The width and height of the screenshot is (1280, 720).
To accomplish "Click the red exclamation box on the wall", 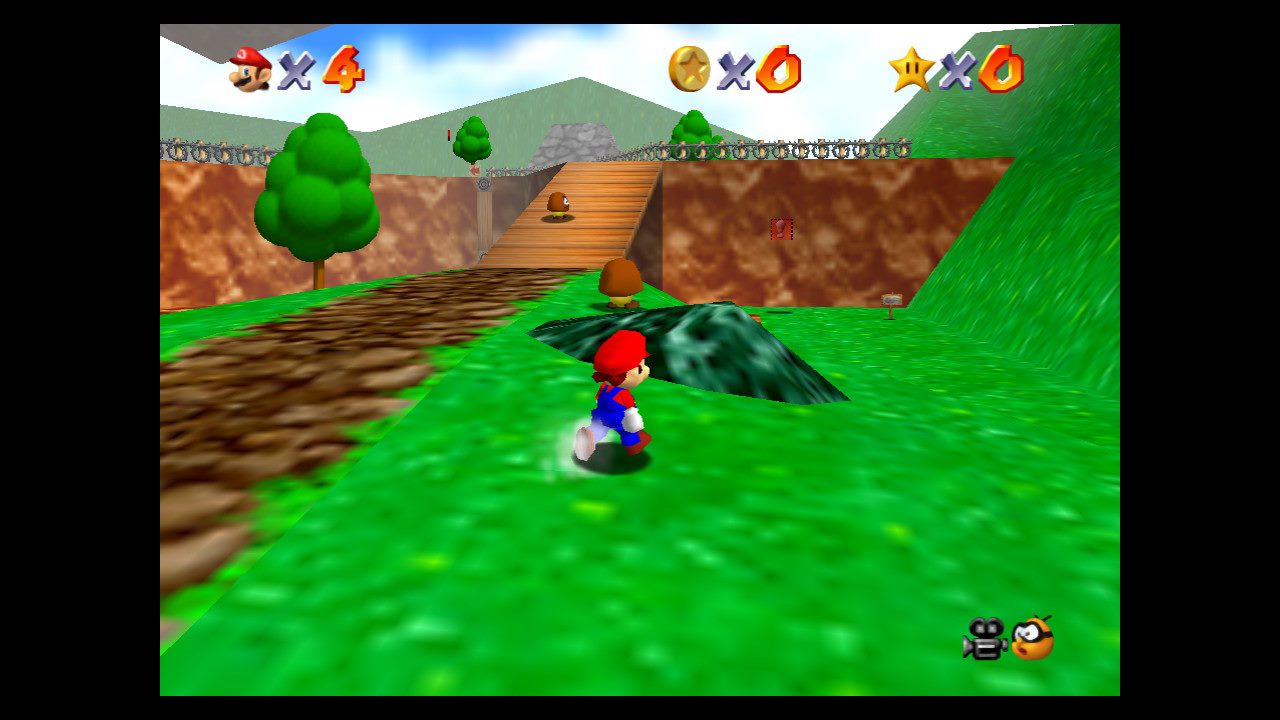I will 782,229.
